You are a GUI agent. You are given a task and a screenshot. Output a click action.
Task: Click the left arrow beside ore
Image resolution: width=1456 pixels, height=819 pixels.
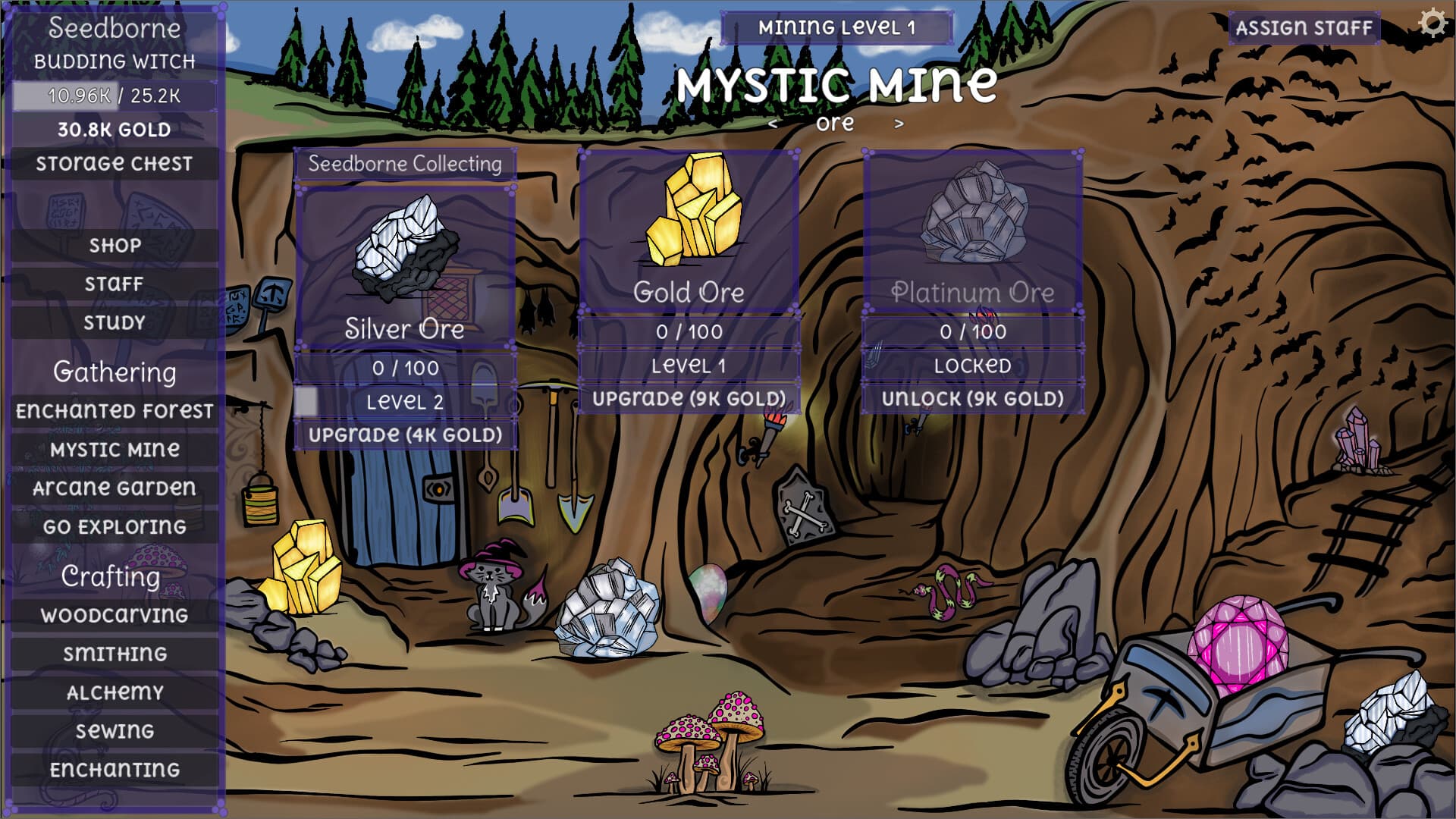774,122
